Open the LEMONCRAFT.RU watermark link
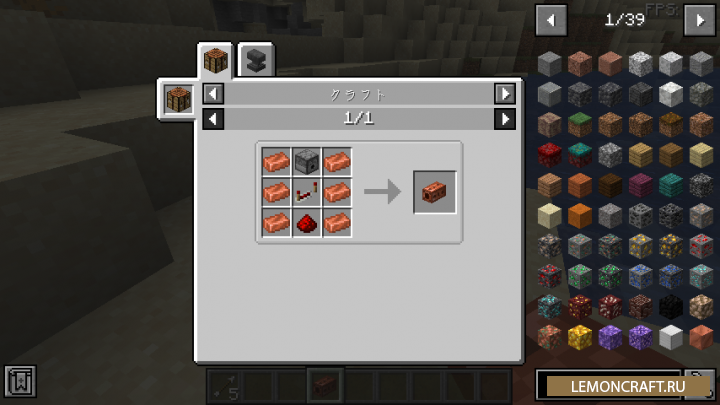 click(x=628, y=385)
